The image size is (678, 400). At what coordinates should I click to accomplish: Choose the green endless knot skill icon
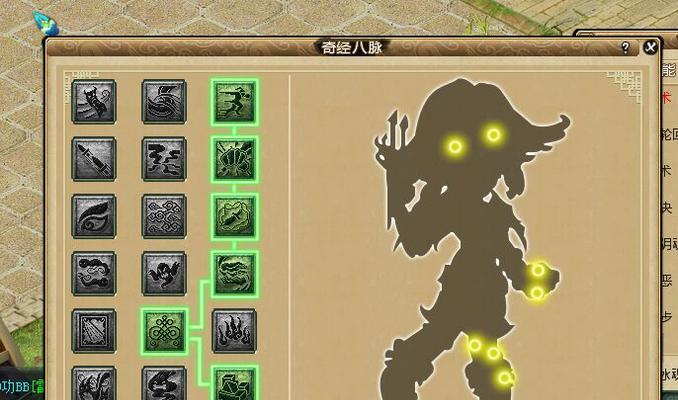click(x=164, y=330)
